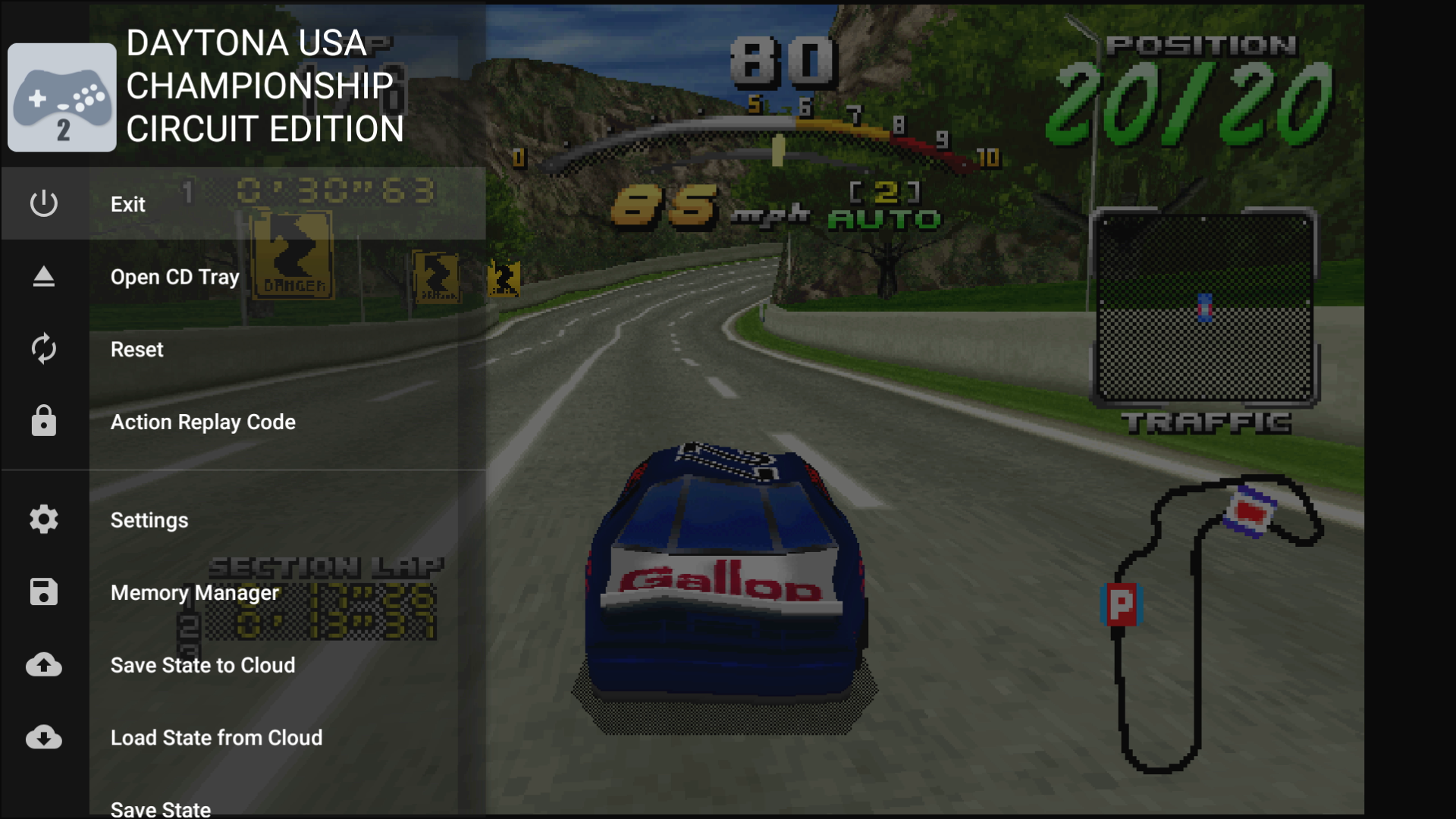Launch the Memory Manager
1456x819 pixels.
pos(194,593)
